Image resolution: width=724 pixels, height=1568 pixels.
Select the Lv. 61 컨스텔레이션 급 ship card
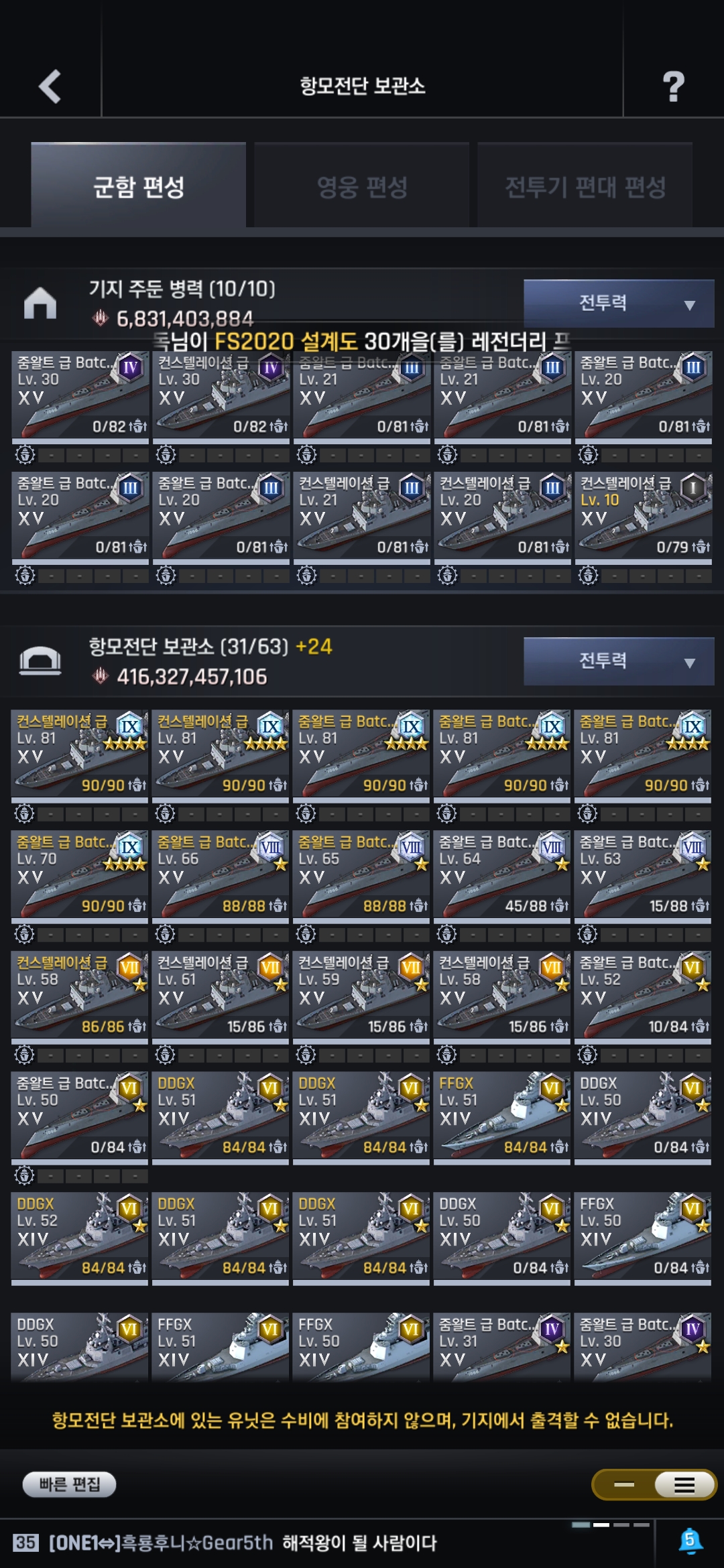click(x=221, y=995)
